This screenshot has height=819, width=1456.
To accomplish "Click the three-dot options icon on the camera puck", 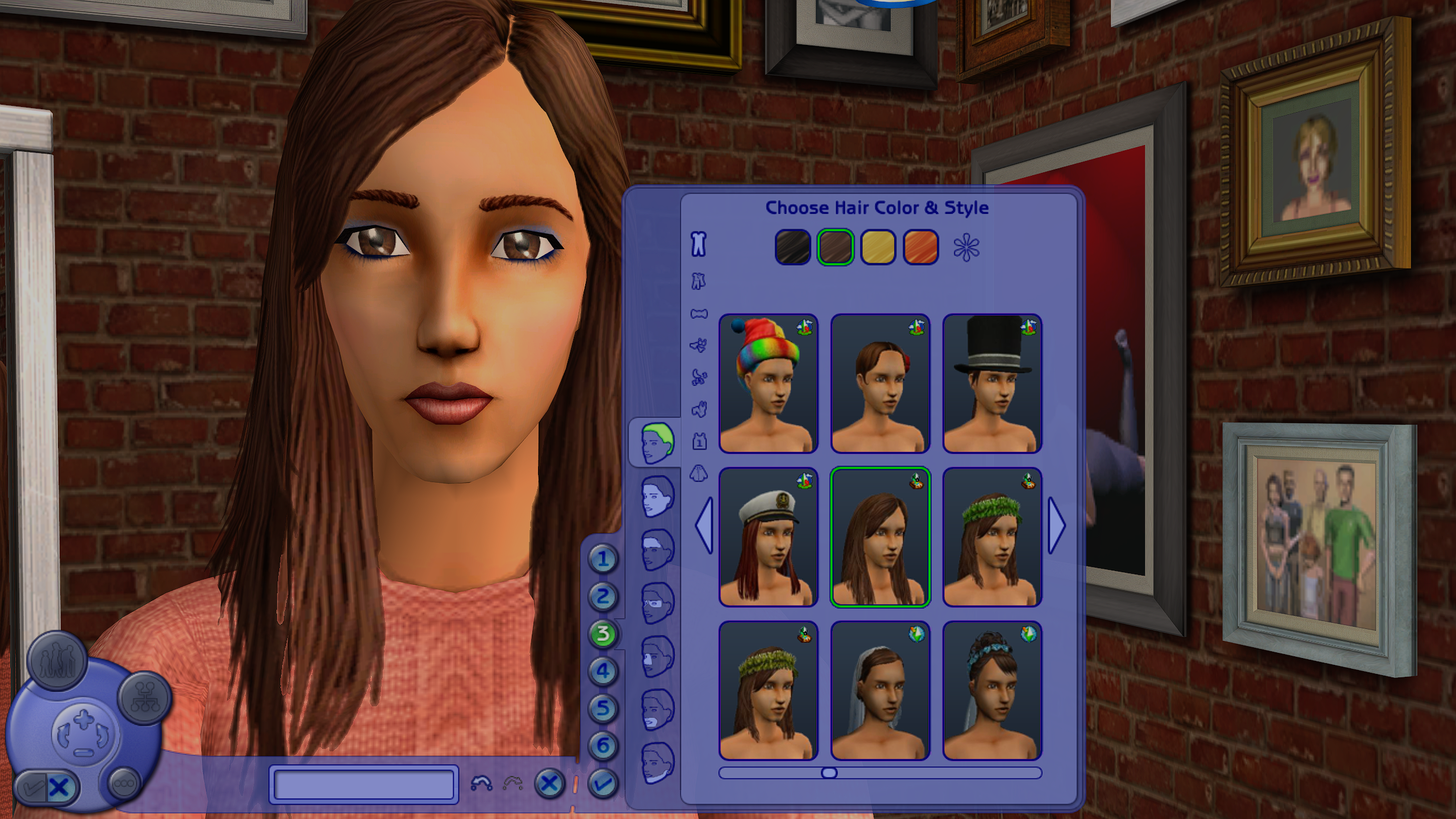I will pyautogui.click(x=125, y=784).
